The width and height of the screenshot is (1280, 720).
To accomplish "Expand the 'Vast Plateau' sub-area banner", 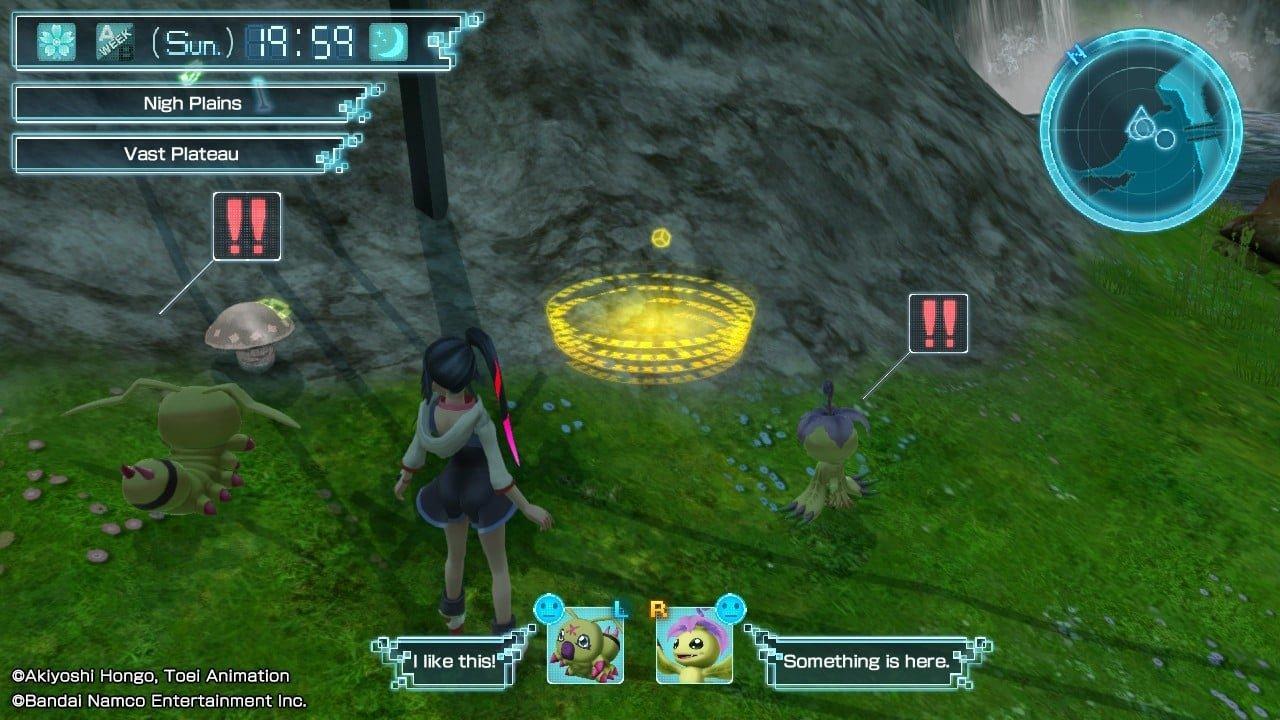I will pyautogui.click(x=180, y=154).
